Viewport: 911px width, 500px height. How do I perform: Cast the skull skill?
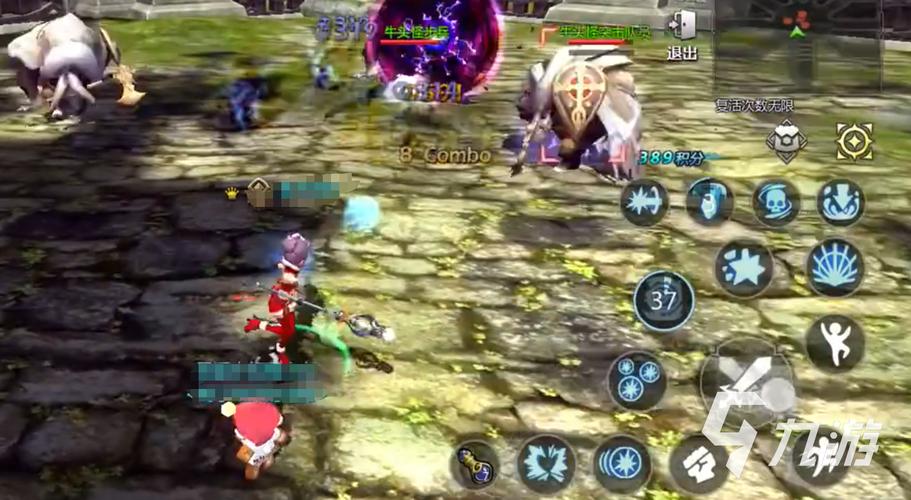pyautogui.click(x=776, y=203)
